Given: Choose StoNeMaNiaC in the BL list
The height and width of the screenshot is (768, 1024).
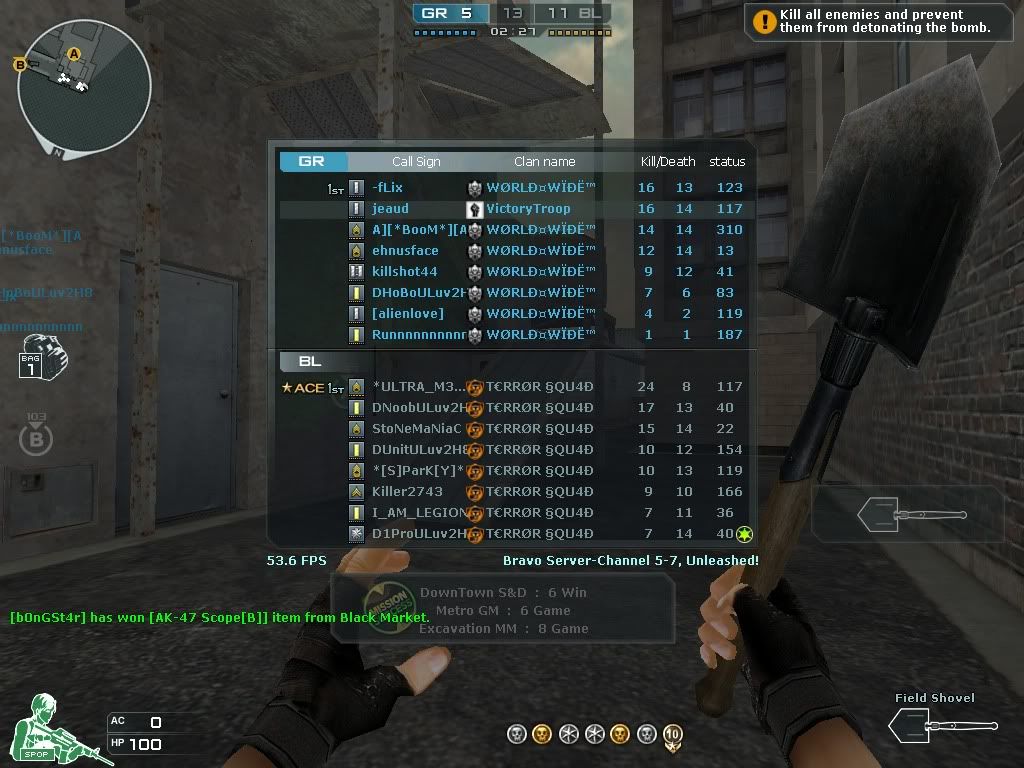Looking at the screenshot, I should point(512,429).
